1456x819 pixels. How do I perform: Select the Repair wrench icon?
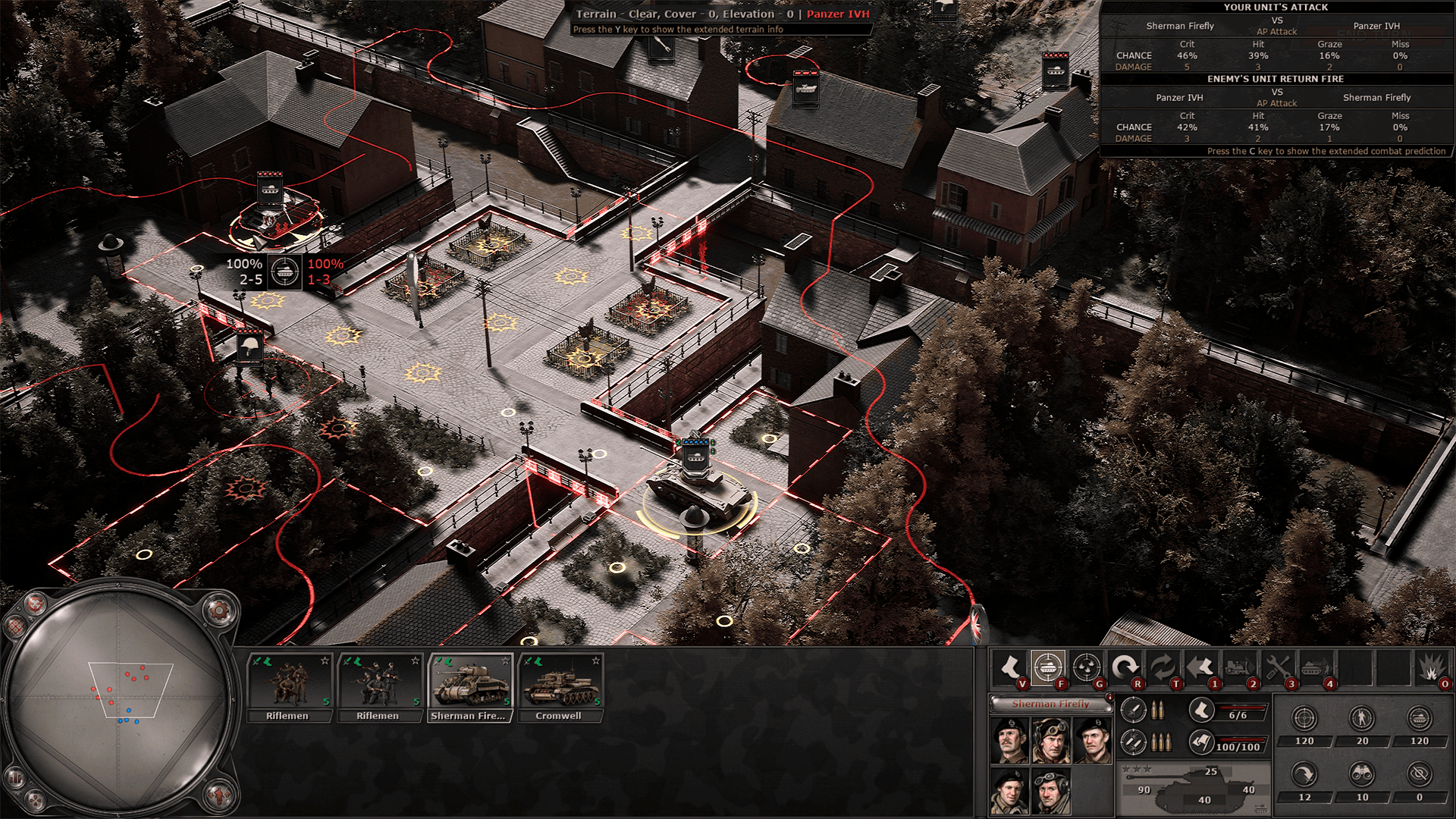click(1279, 666)
